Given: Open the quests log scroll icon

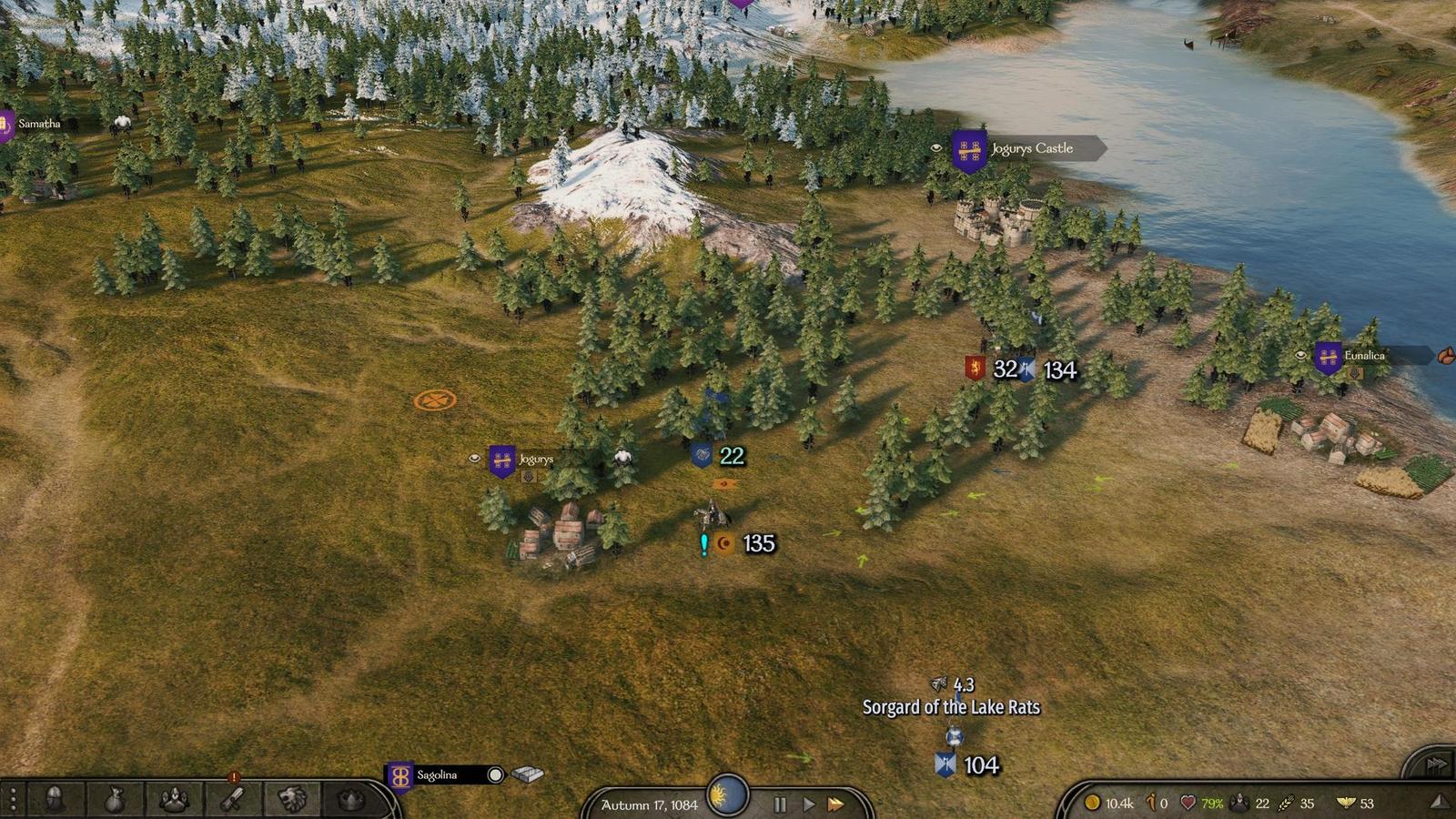Looking at the screenshot, I should tap(234, 800).
